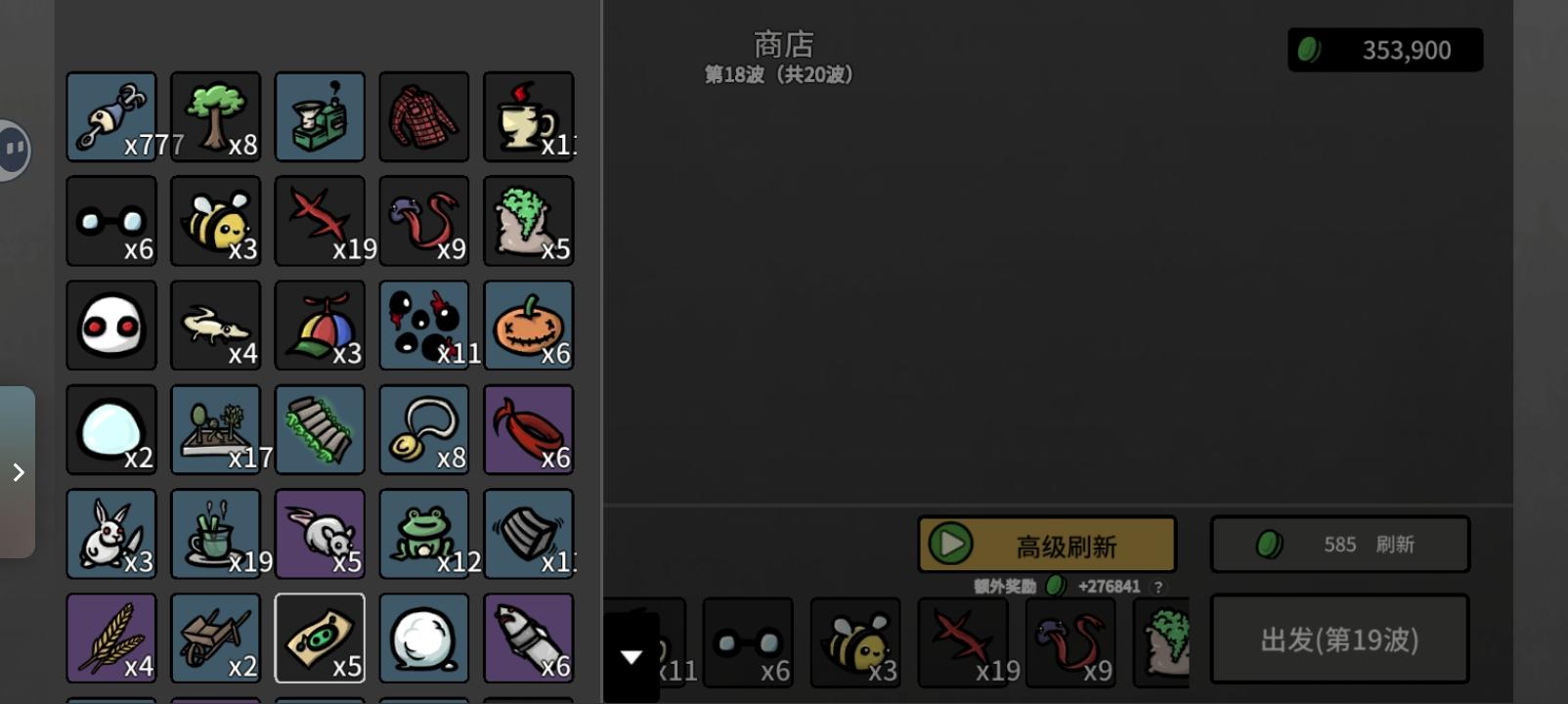Click the frog item x12
Image resolution: width=1568 pixels, height=704 pixels.
point(424,534)
